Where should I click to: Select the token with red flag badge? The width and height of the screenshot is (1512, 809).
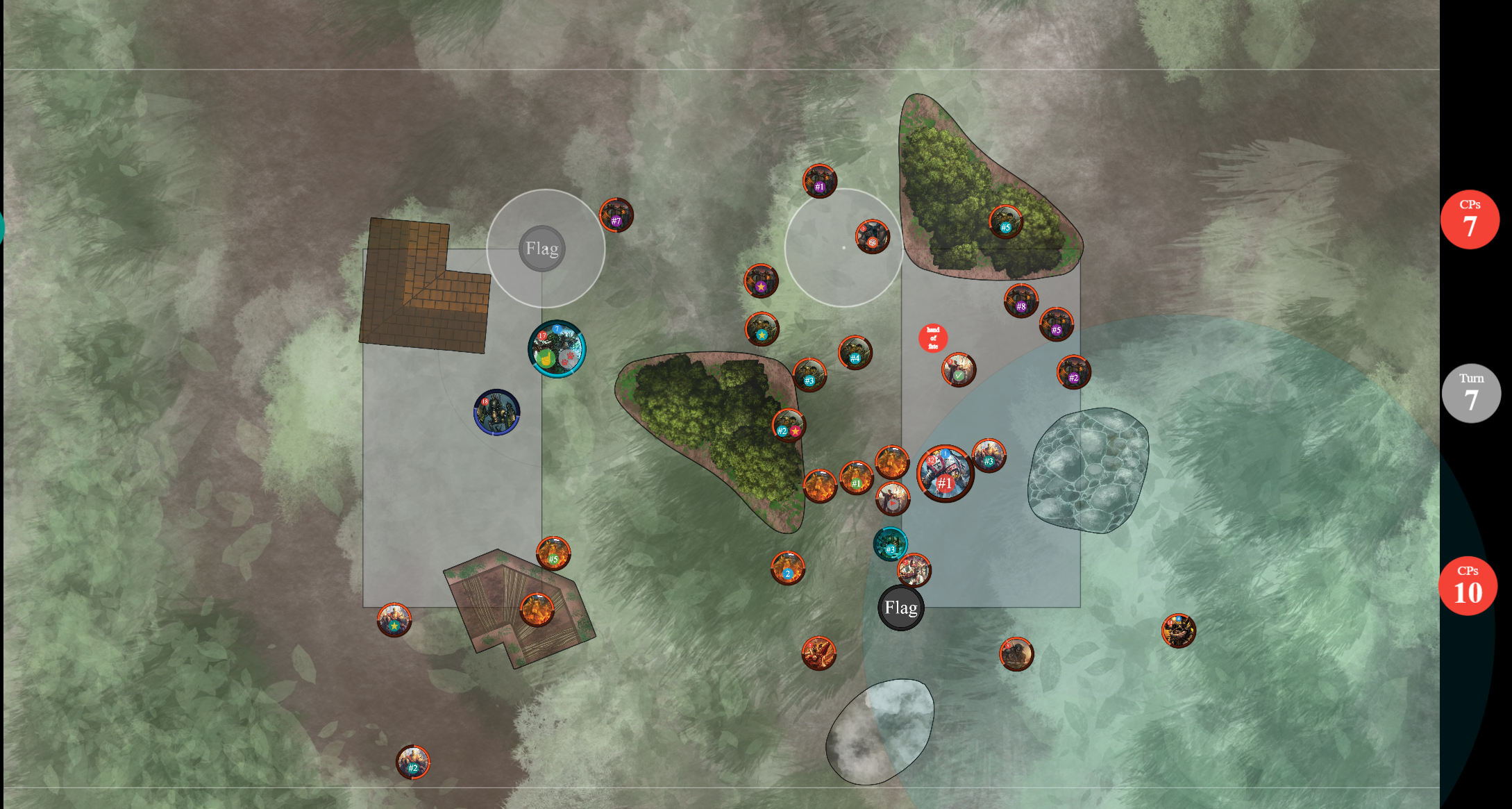tap(892, 498)
